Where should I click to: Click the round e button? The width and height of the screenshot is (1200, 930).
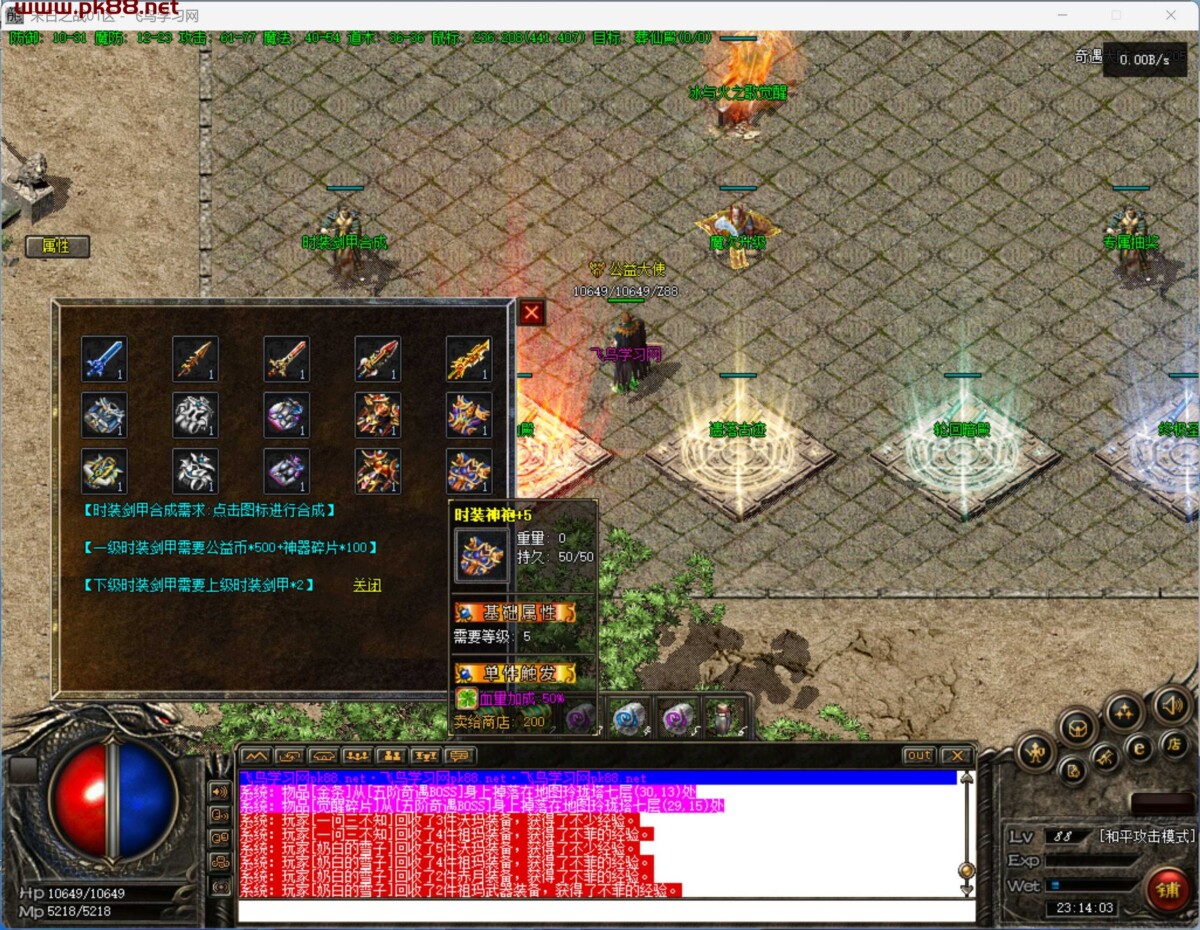(x=1139, y=746)
